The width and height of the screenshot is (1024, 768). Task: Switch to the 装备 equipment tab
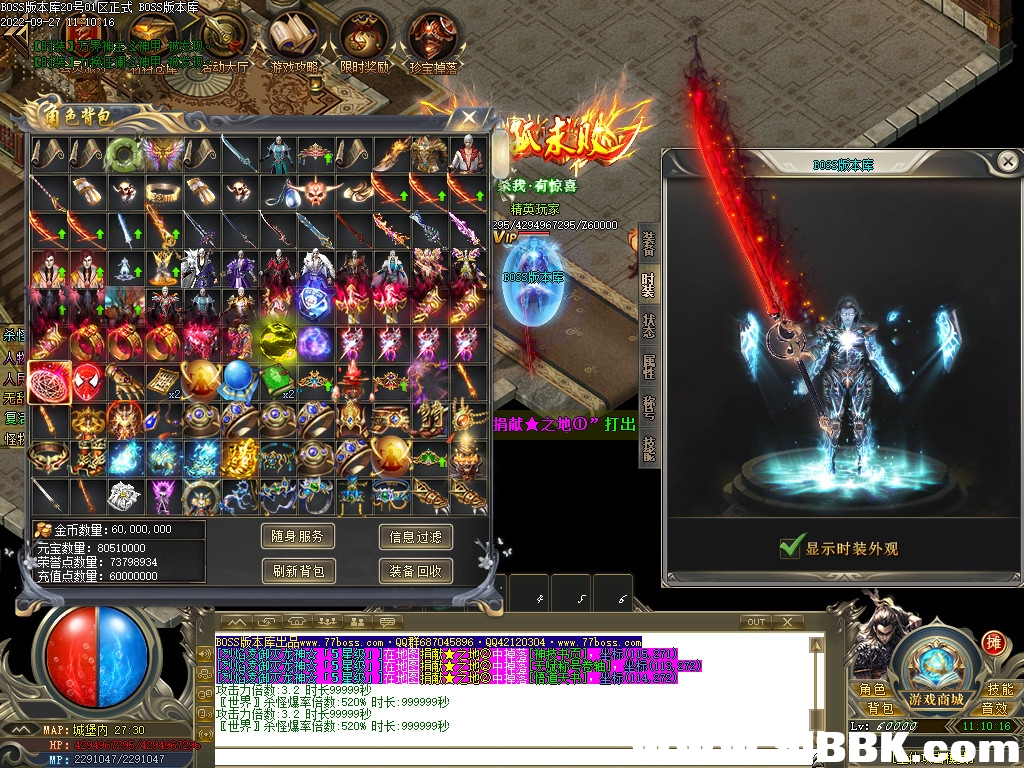click(649, 243)
